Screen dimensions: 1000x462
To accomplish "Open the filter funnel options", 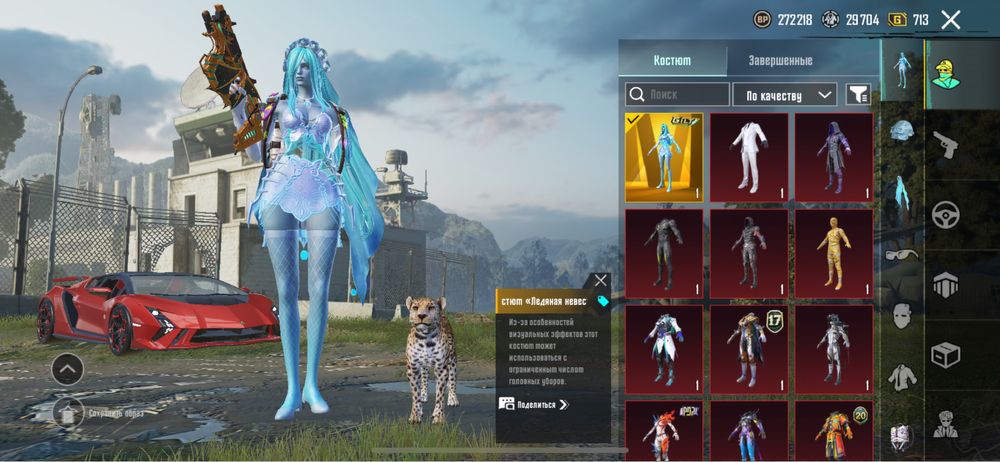I will point(858,95).
